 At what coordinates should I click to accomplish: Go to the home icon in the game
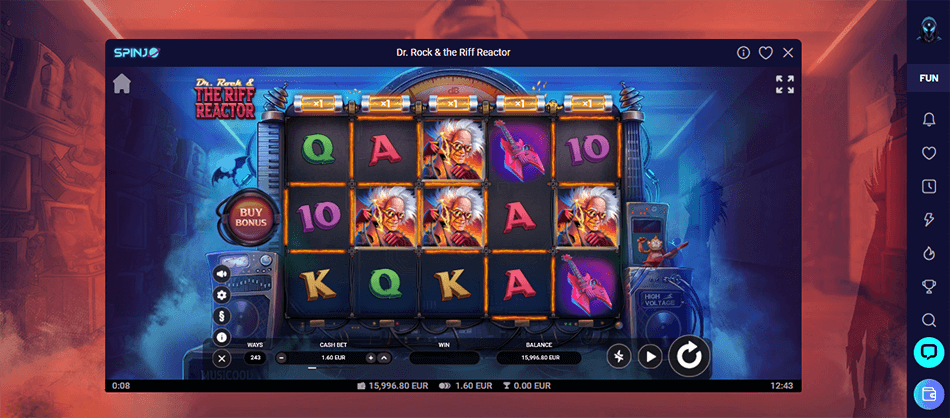122,83
